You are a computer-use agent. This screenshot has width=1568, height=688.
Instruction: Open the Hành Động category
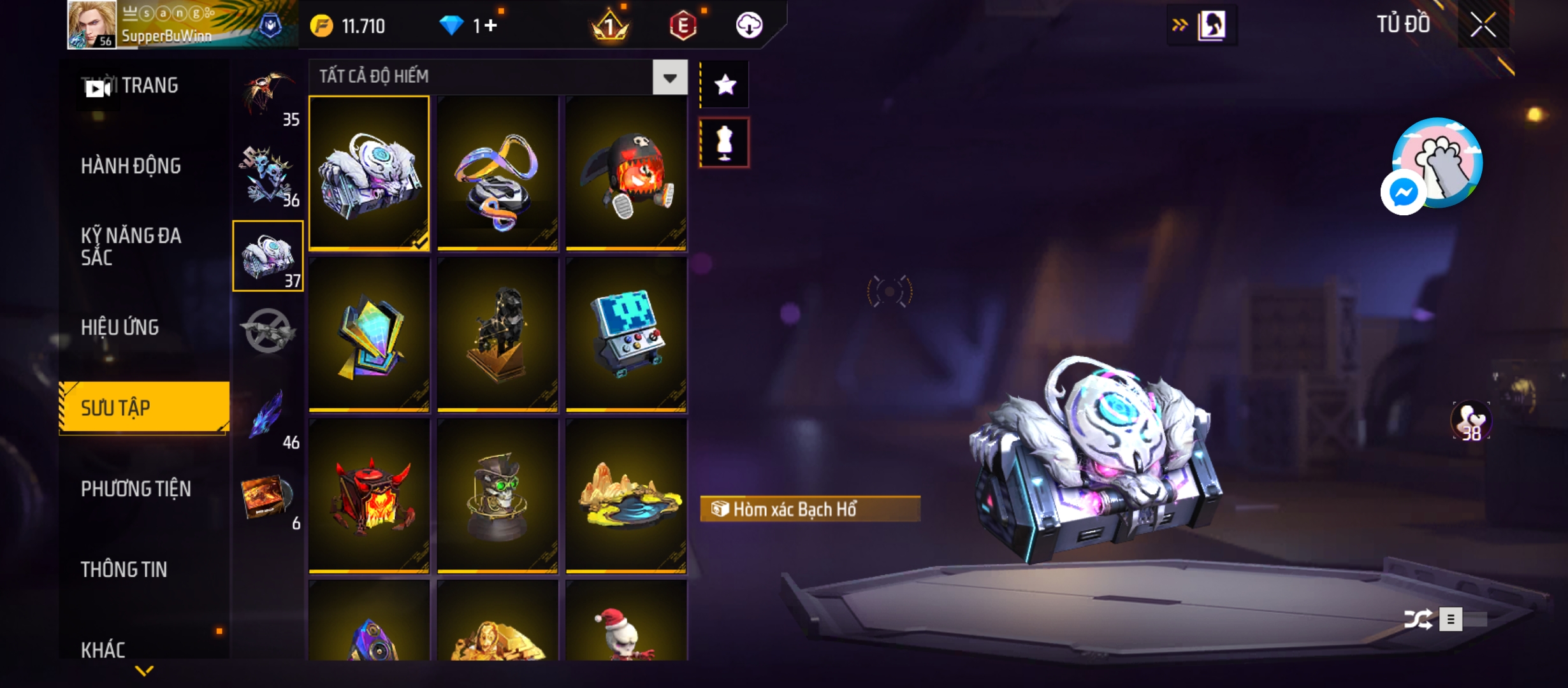tap(131, 166)
